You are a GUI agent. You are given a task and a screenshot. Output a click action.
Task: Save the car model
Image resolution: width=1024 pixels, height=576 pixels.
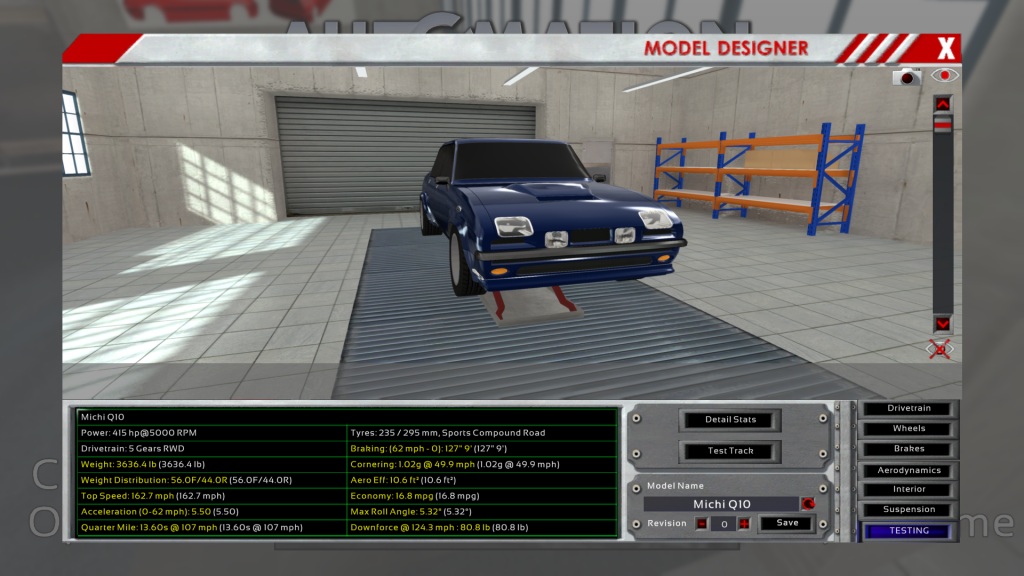click(x=787, y=523)
